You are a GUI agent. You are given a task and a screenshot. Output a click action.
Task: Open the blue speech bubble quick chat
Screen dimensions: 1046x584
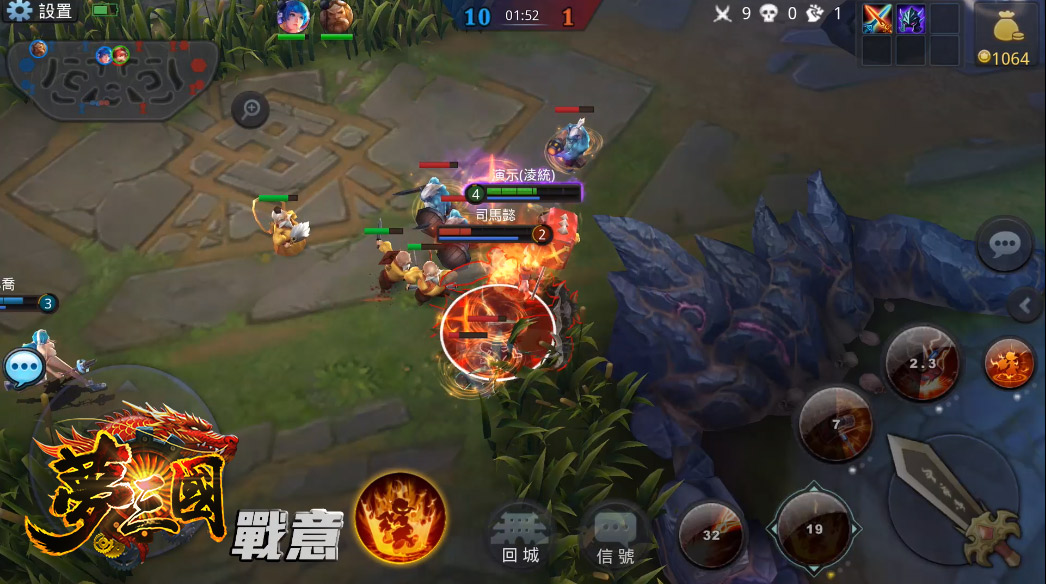[22, 368]
